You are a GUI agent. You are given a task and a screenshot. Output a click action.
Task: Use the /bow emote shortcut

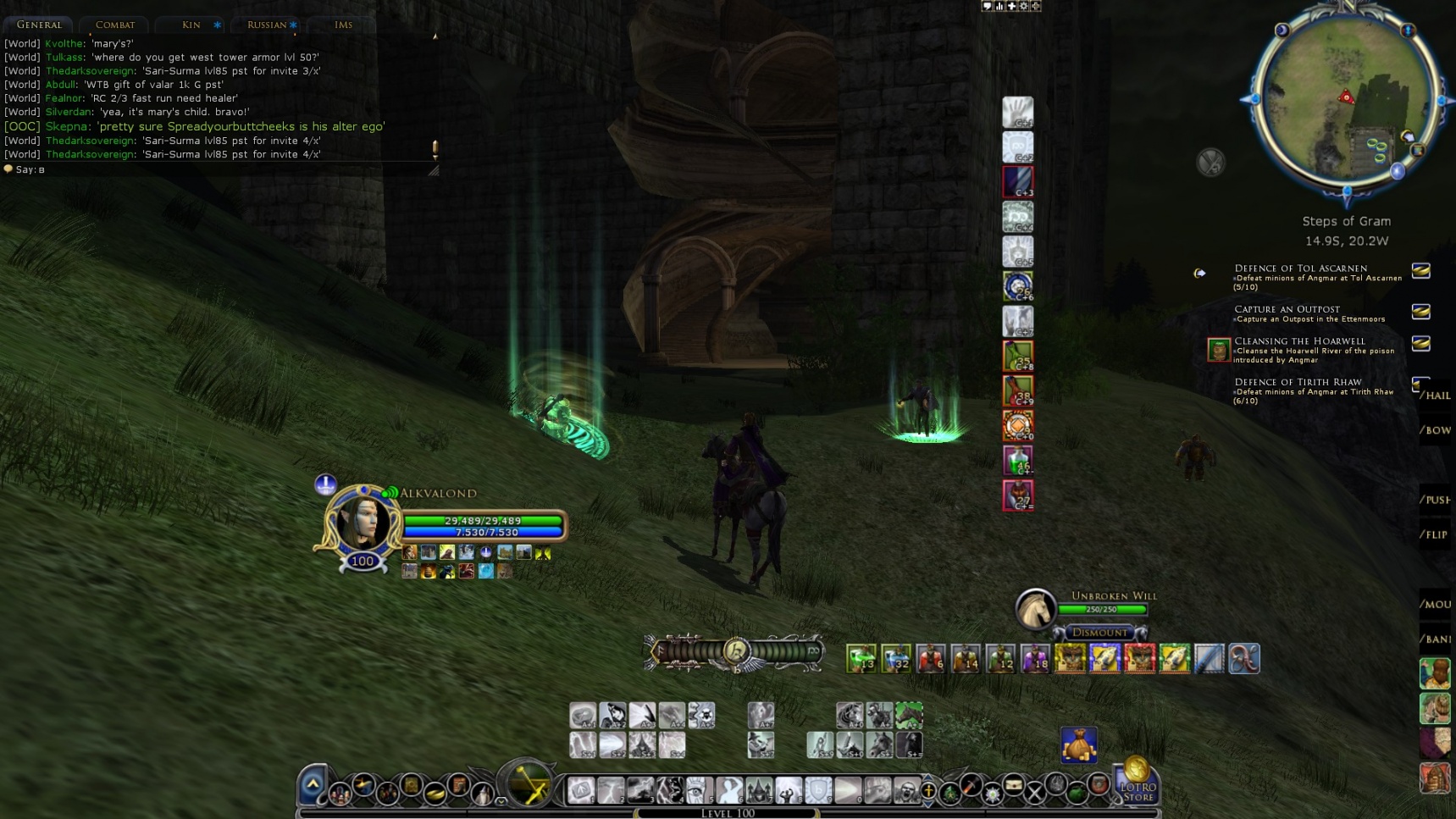coord(1436,430)
